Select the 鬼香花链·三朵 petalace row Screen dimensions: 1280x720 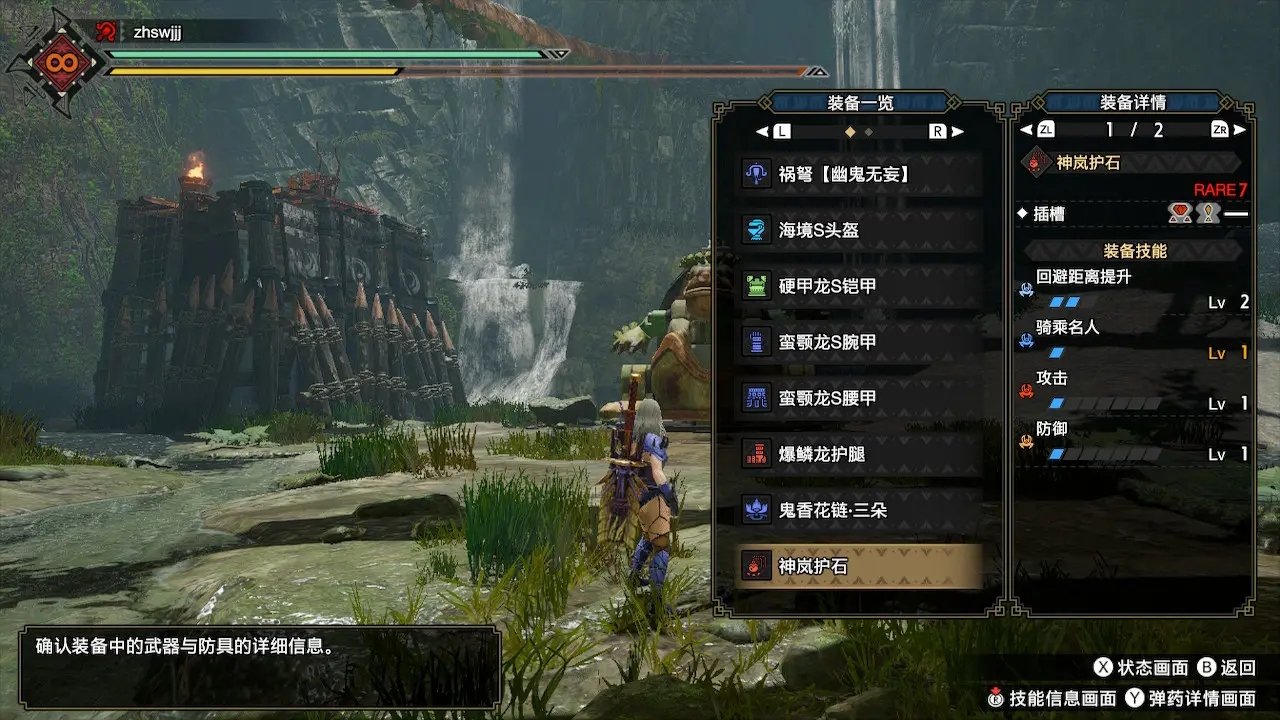tap(860, 510)
